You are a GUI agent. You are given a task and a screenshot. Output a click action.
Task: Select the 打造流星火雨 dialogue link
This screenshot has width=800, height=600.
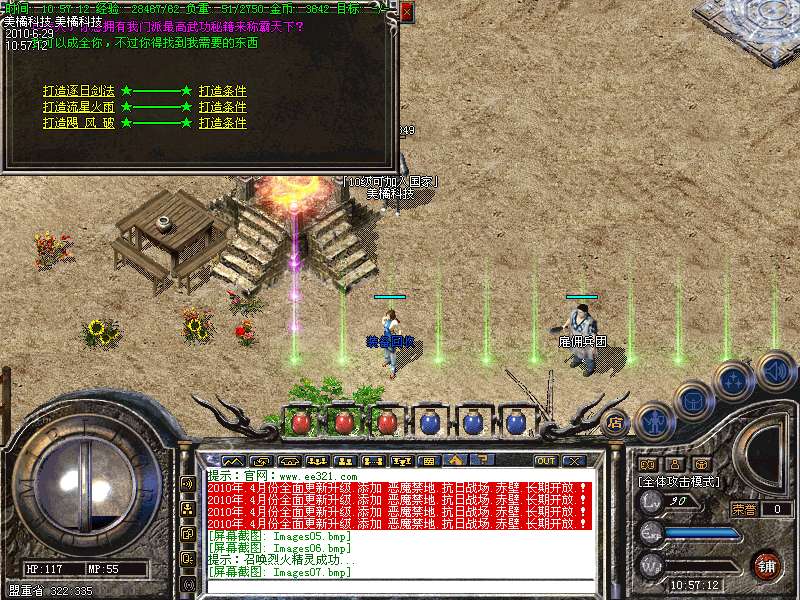[79, 107]
